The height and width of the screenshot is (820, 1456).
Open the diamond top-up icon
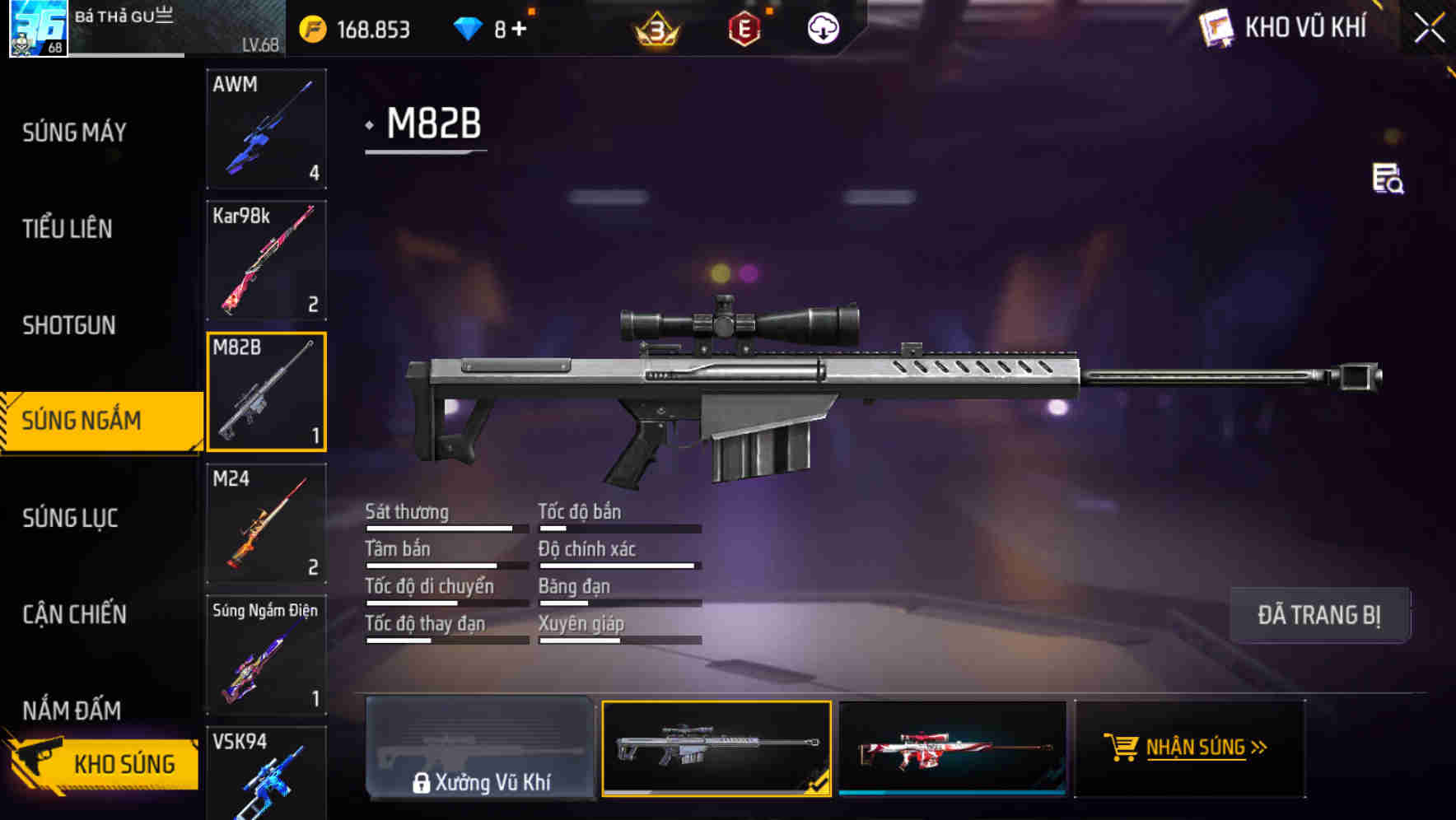coord(466,27)
